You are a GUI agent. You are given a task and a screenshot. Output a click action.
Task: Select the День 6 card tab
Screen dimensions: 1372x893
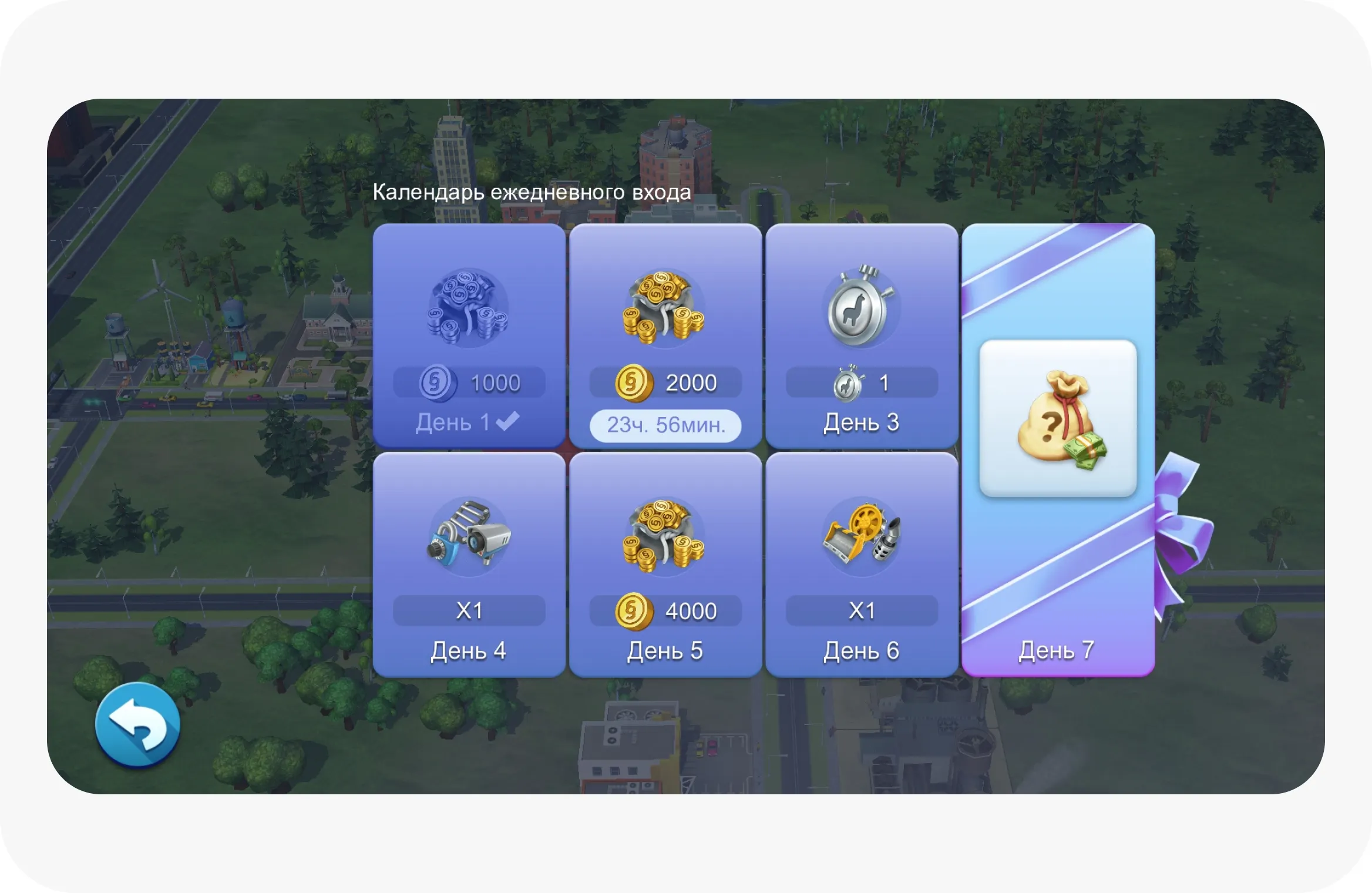[862, 650]
